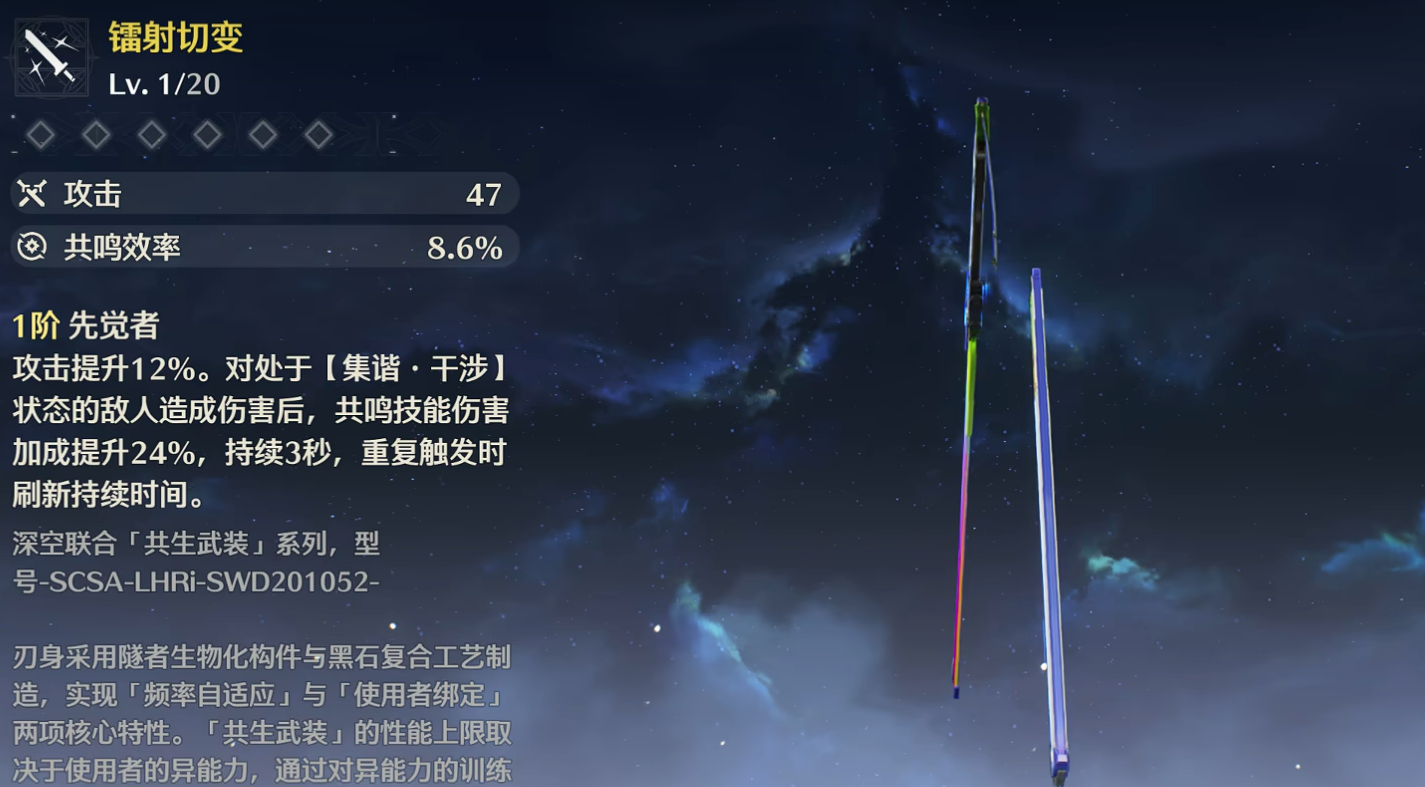Click the third syntonize rank diamond
Viewport: 1425px width, 787px height.
tap(151, 133)
